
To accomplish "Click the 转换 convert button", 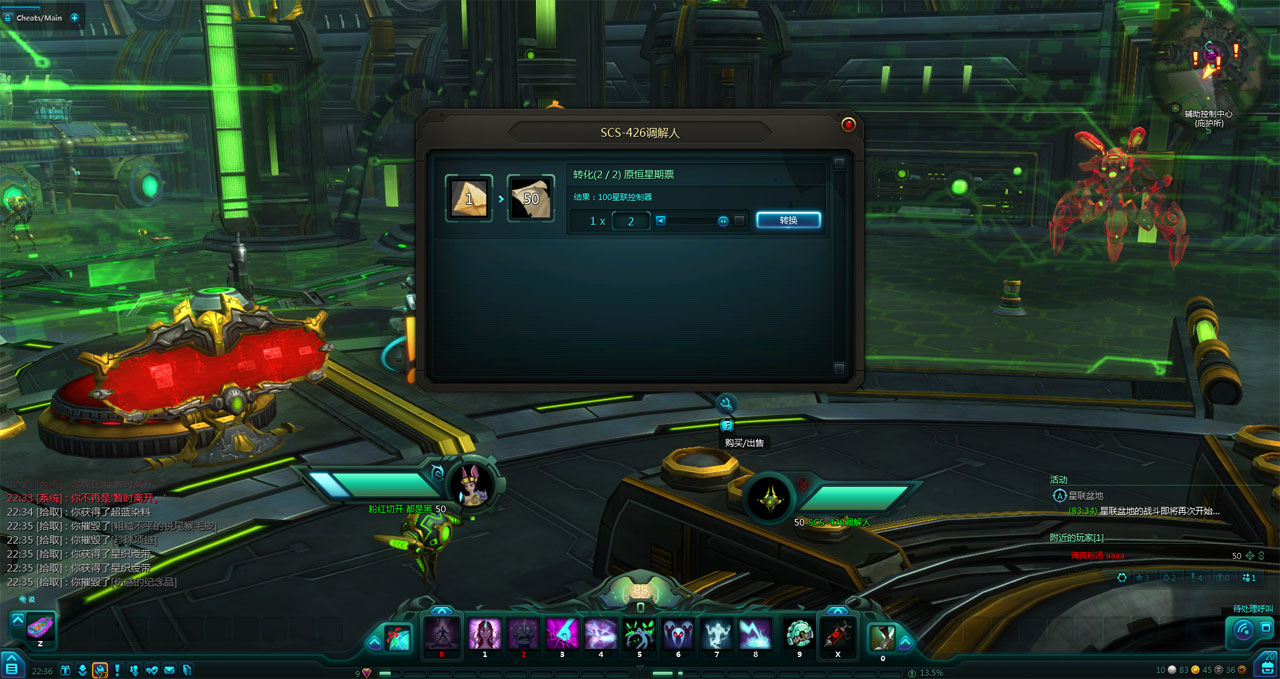I will [788, 220].
